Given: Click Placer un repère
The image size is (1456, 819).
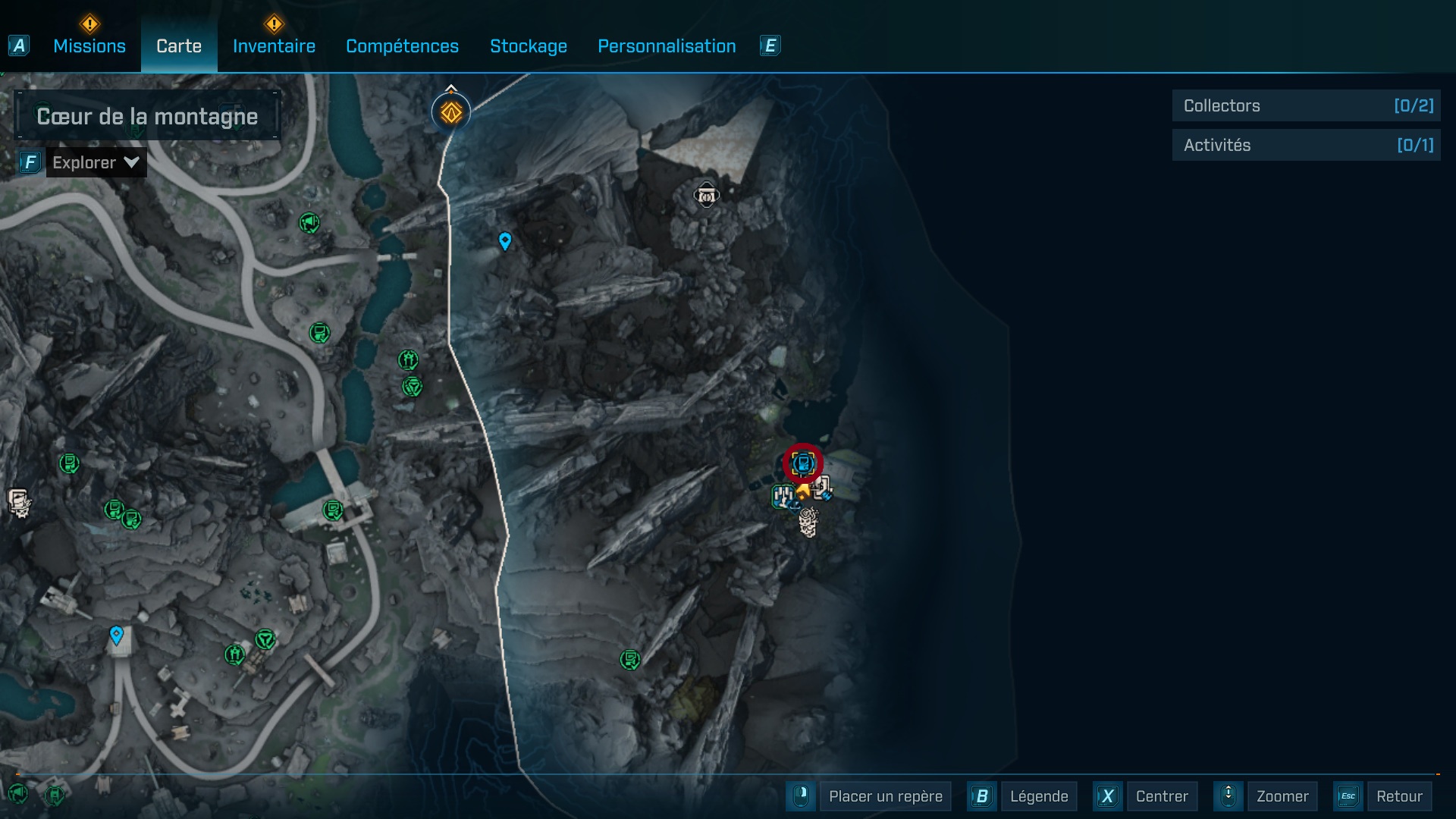Looking at the screenshot, I should coord(885,796).
